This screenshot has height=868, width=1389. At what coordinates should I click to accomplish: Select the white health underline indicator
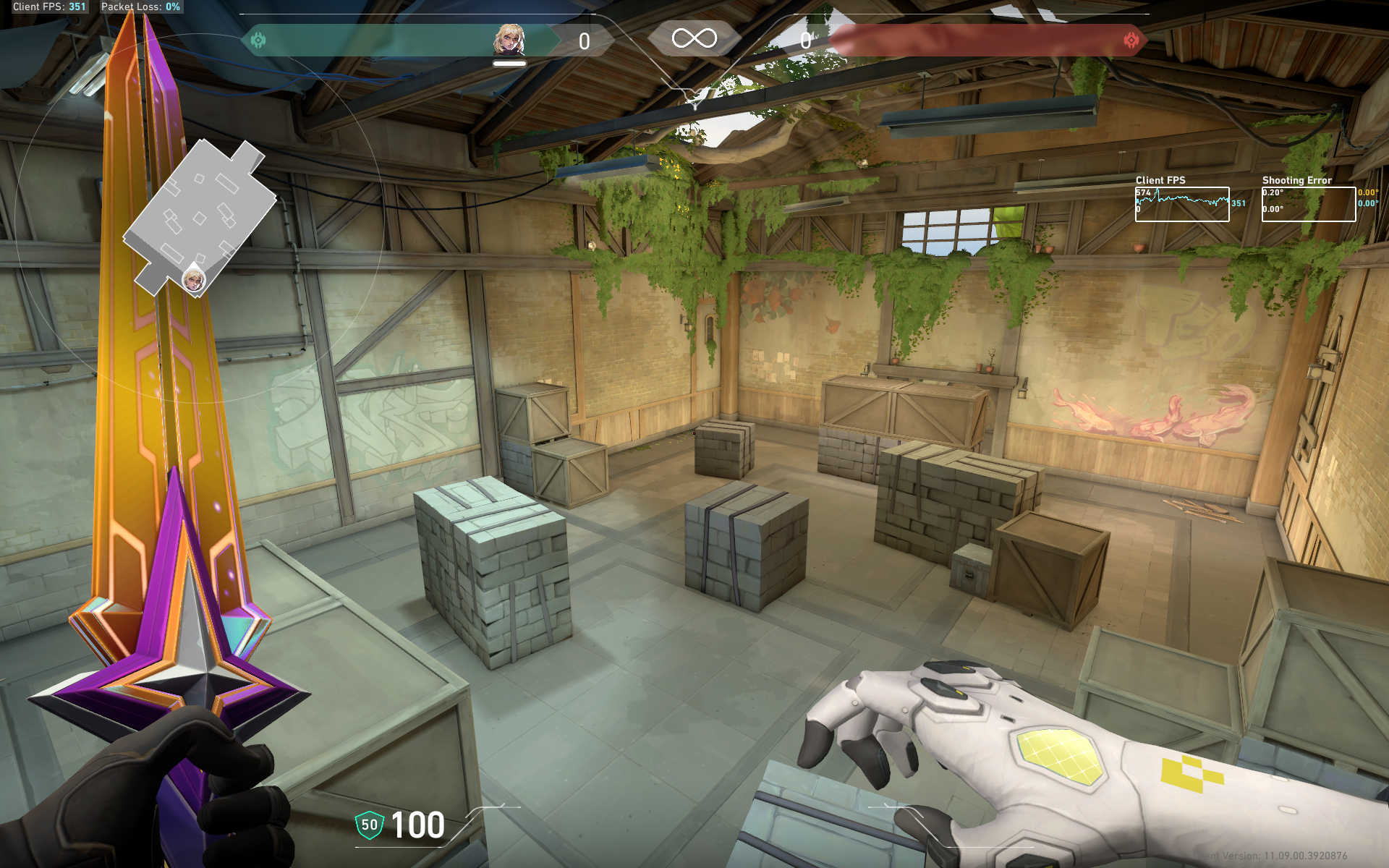pos(509,62)
